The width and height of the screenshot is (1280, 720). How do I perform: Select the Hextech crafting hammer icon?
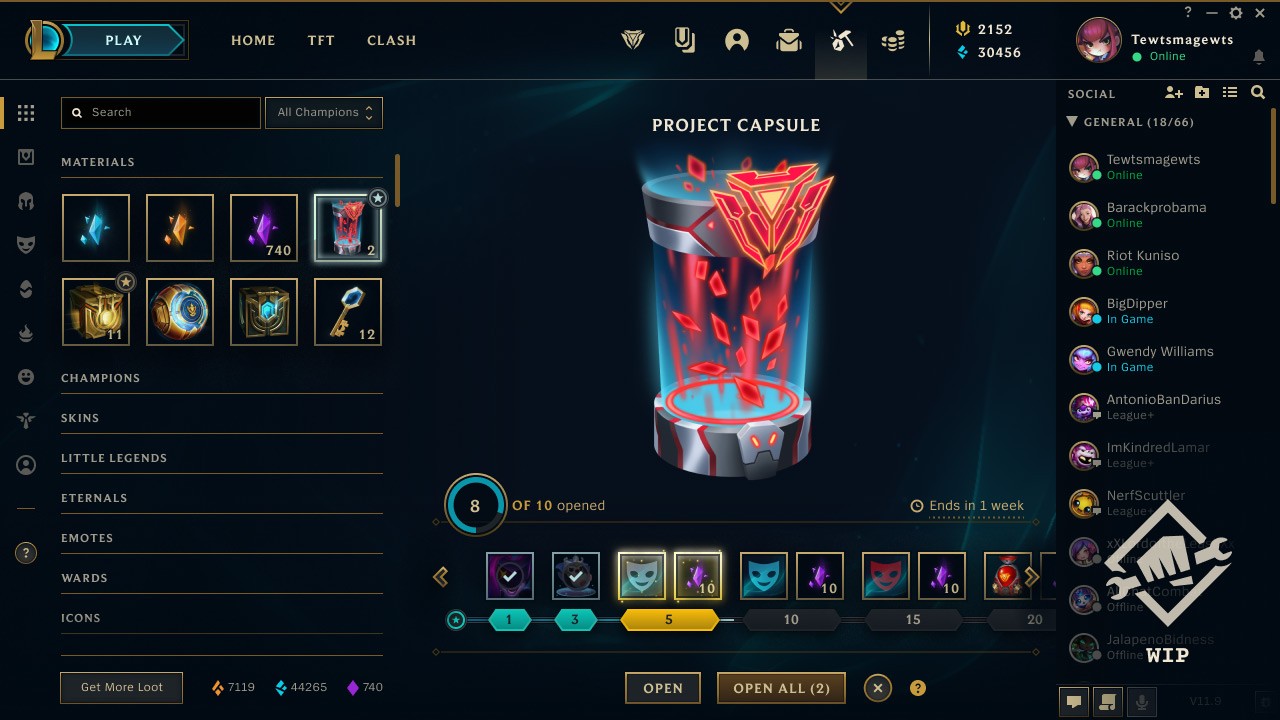pyautogui.click(x=840, y=40)
